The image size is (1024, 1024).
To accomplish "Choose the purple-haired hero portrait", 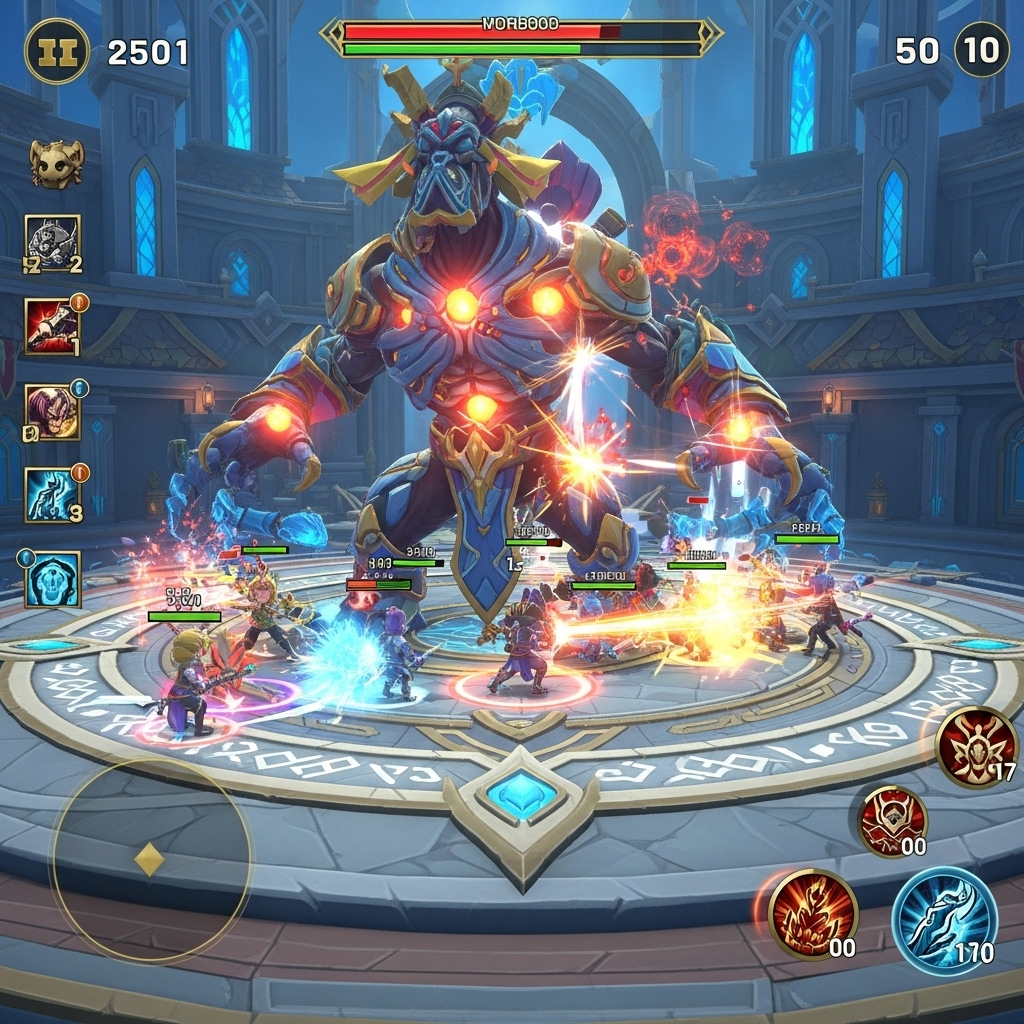I will click(53, 412).
